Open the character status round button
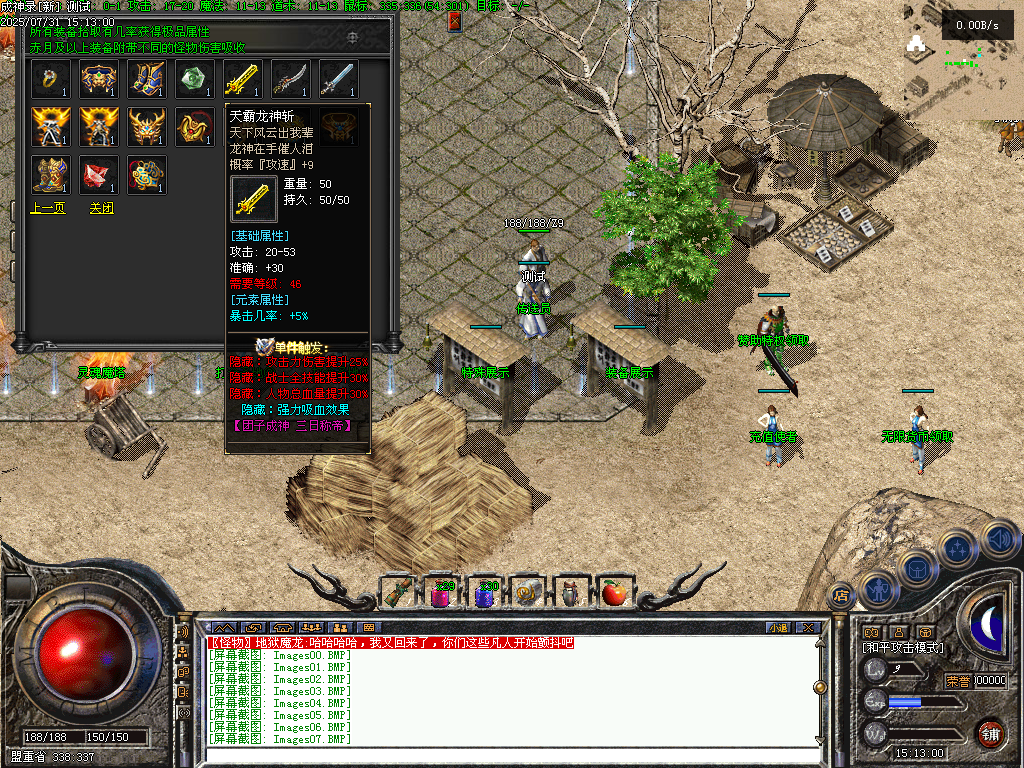 point(877,588)
